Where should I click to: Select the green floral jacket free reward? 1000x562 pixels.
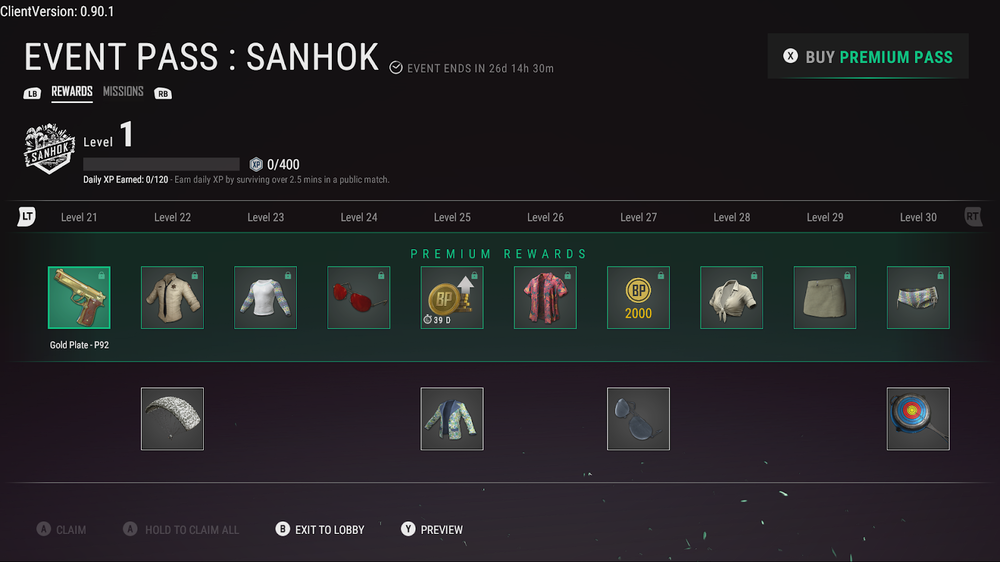[x=452, y=419]
